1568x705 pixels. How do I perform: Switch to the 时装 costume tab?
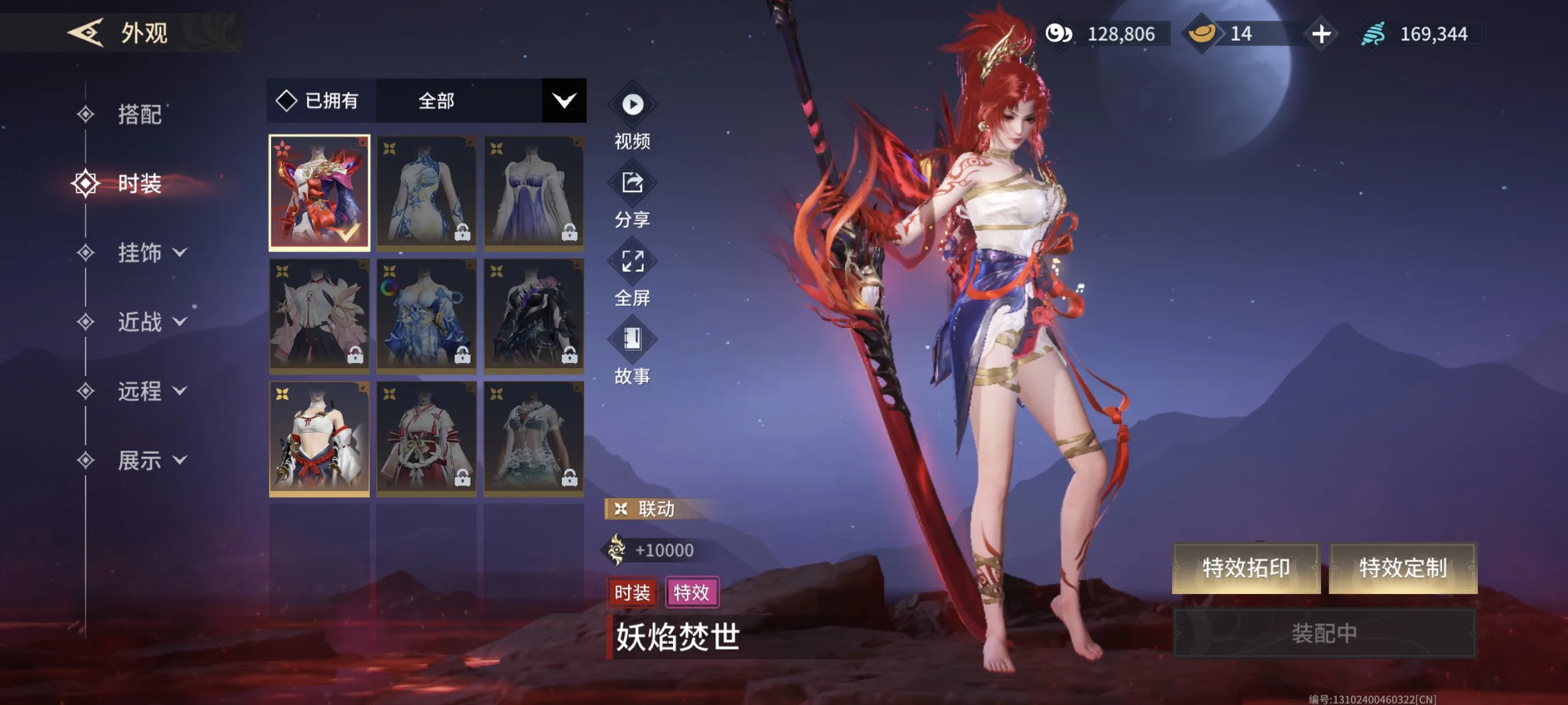click(139, 184)
